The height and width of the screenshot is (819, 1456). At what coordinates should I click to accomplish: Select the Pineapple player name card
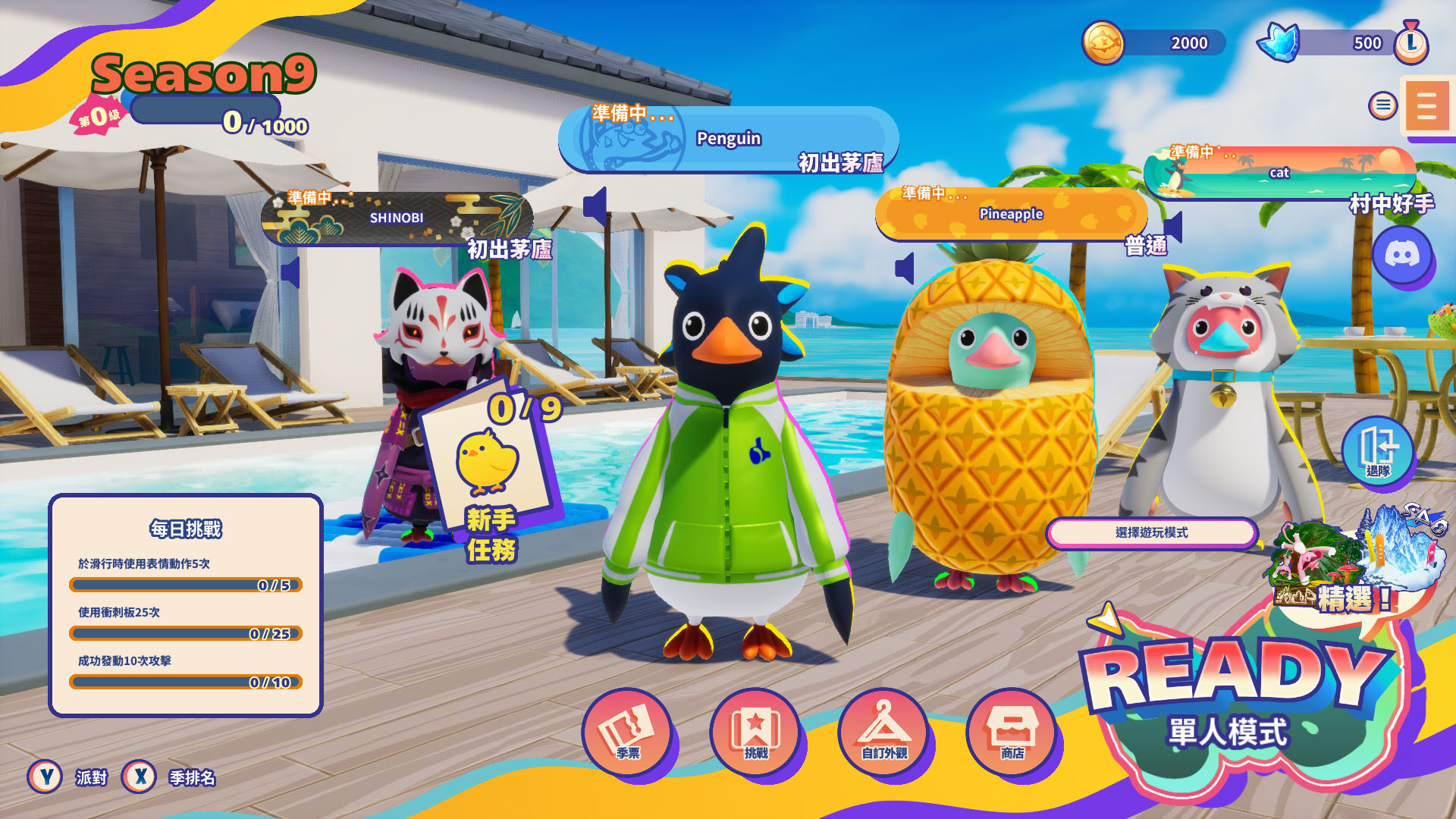click(x=1010, y=214)
